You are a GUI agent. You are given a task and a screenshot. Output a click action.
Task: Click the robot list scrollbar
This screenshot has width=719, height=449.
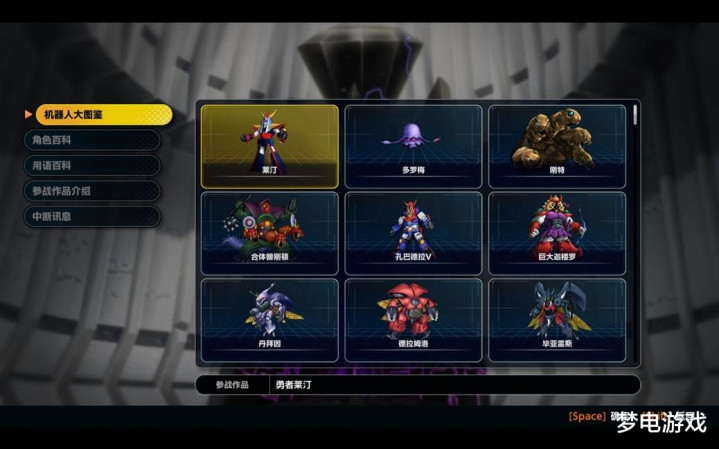(634, 116)
